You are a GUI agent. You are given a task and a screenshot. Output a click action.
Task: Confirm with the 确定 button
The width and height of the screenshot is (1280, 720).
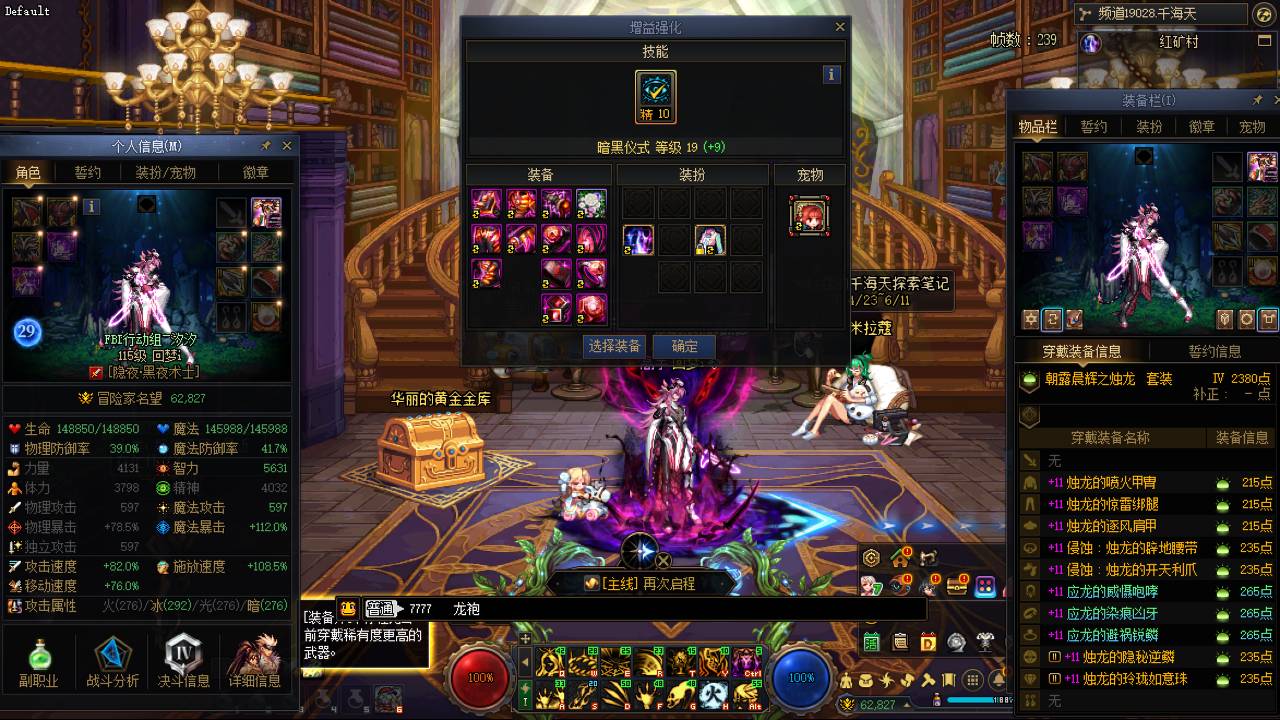point(685,346)
